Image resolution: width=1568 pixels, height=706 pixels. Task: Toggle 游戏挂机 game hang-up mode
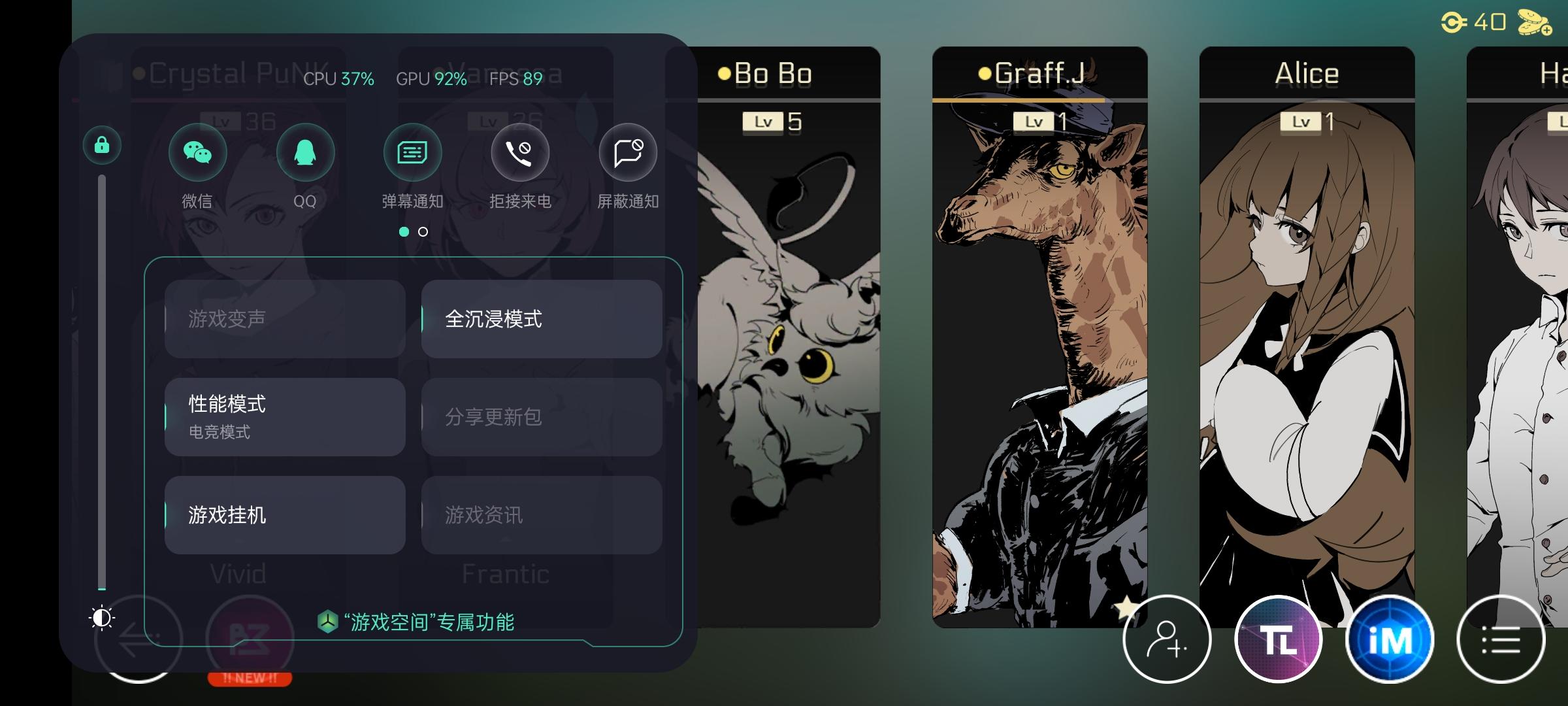pos(285,514)
